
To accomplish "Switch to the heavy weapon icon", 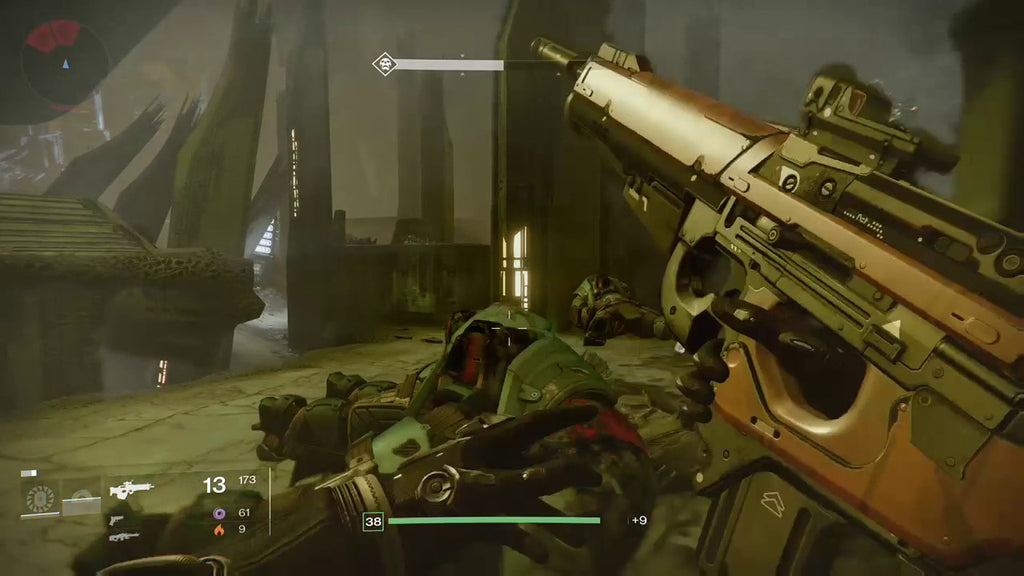I will [x=124, y=537].
